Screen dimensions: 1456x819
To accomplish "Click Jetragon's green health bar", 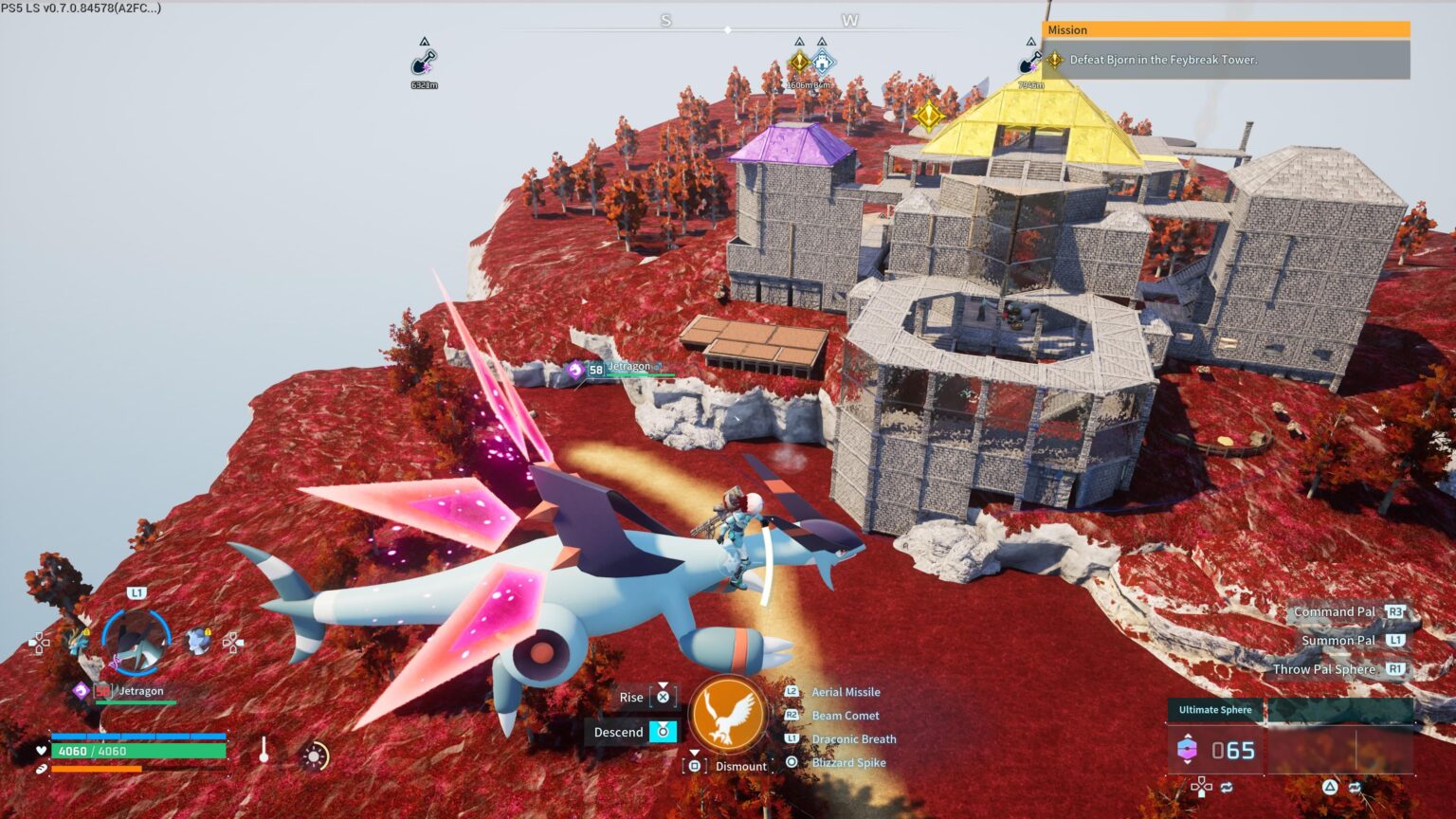I will [134, 702].
